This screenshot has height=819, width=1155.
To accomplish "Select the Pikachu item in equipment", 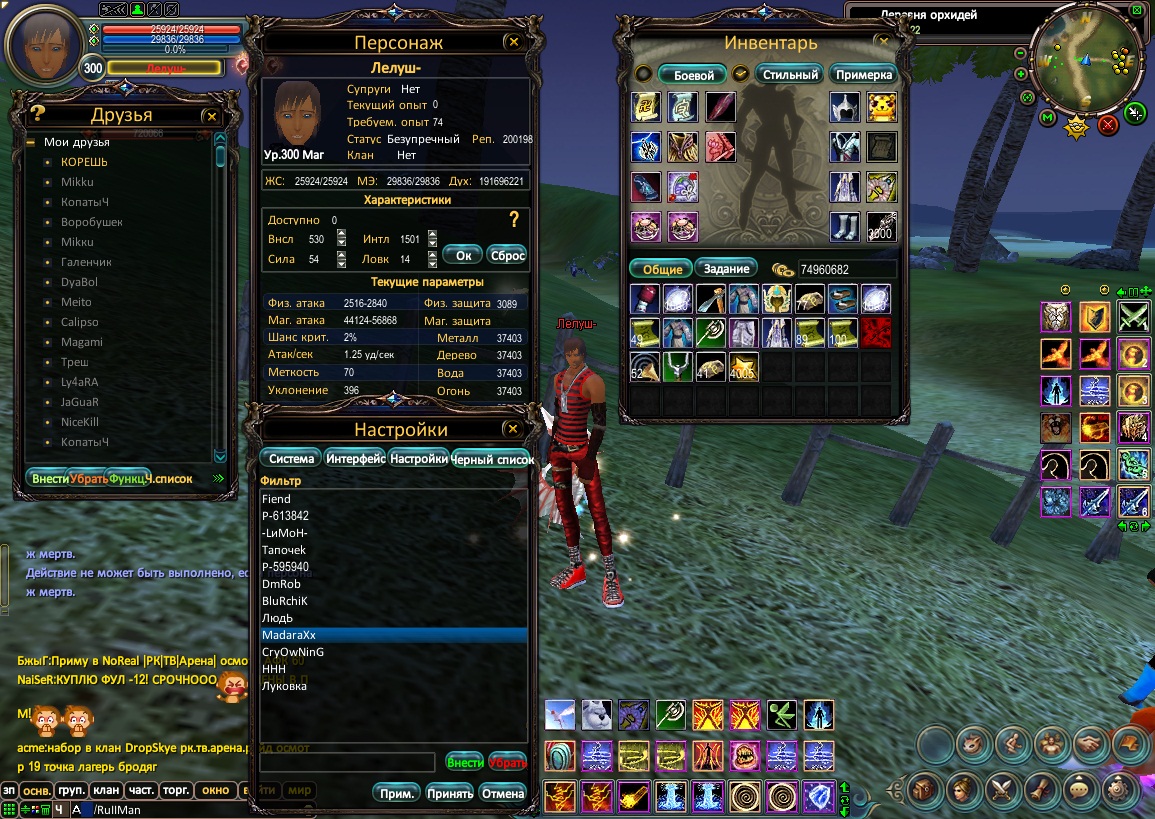I will [881, 107].
